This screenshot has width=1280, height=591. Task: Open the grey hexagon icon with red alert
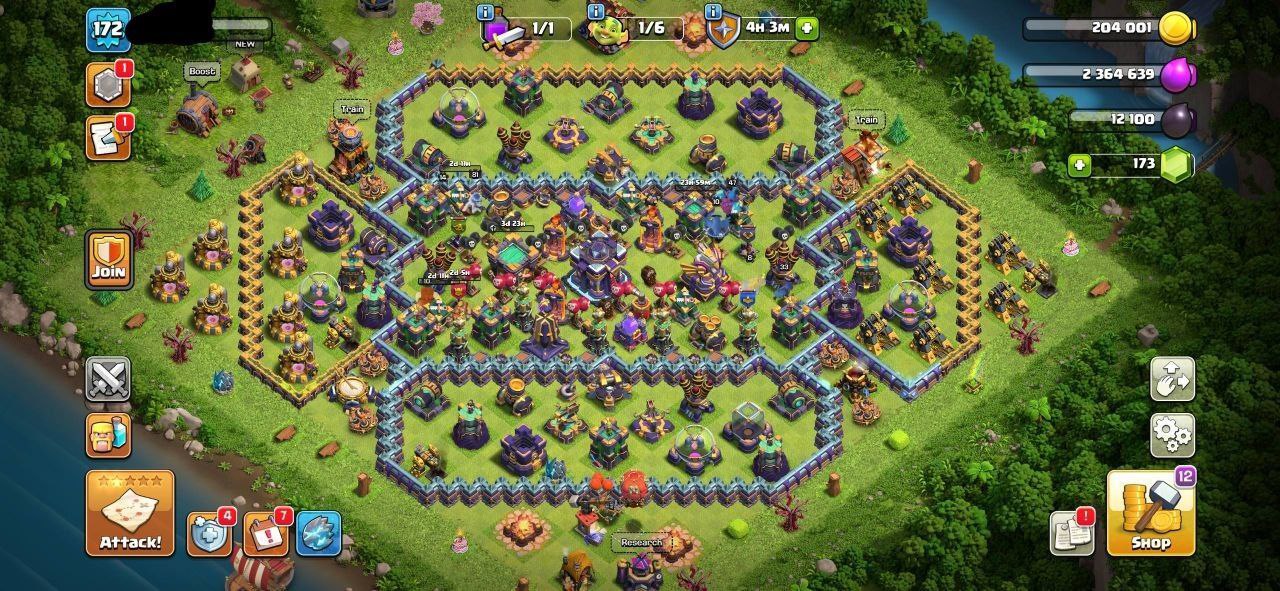[x=106, y=87]
